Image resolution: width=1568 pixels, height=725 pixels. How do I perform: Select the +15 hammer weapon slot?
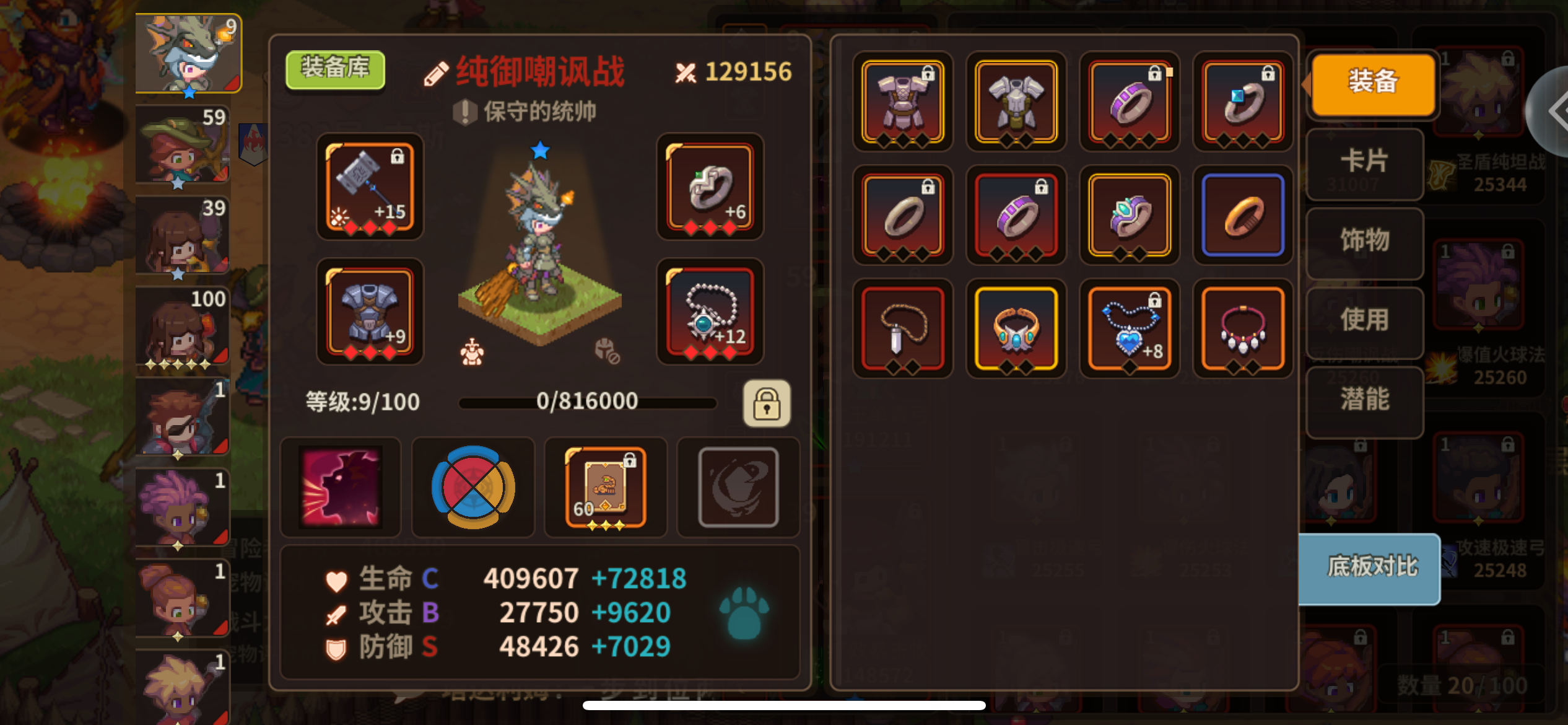coord(370,188)
